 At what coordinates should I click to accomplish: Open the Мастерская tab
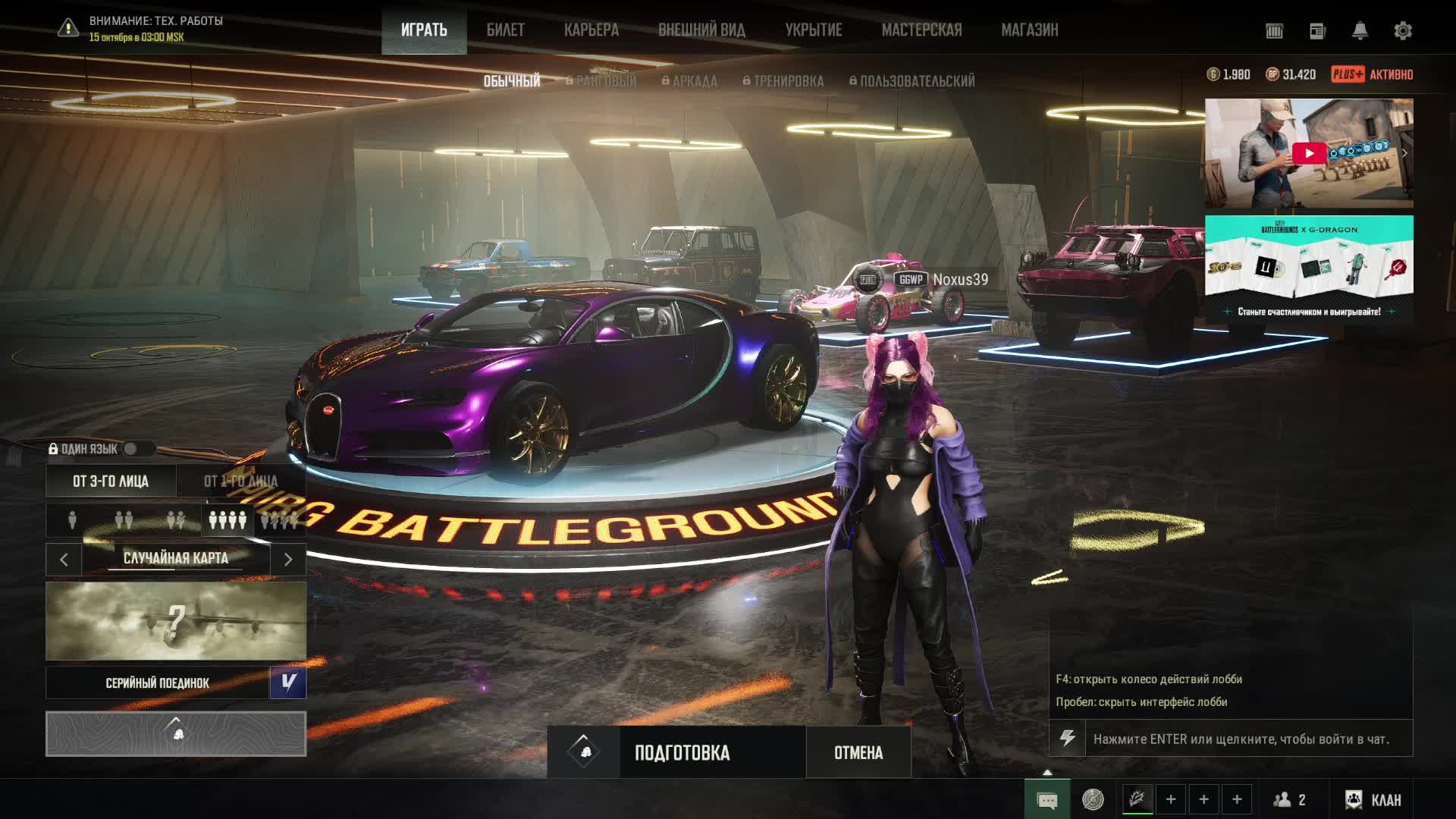921,30
